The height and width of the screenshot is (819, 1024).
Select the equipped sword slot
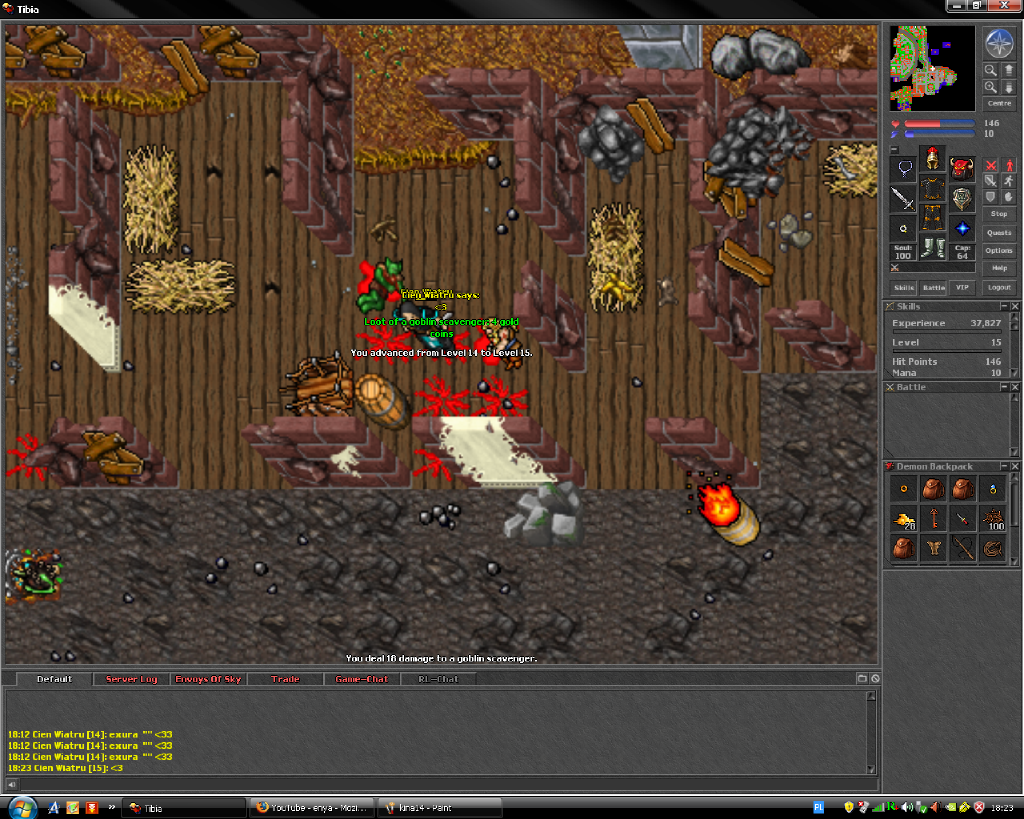pos(904,198)
